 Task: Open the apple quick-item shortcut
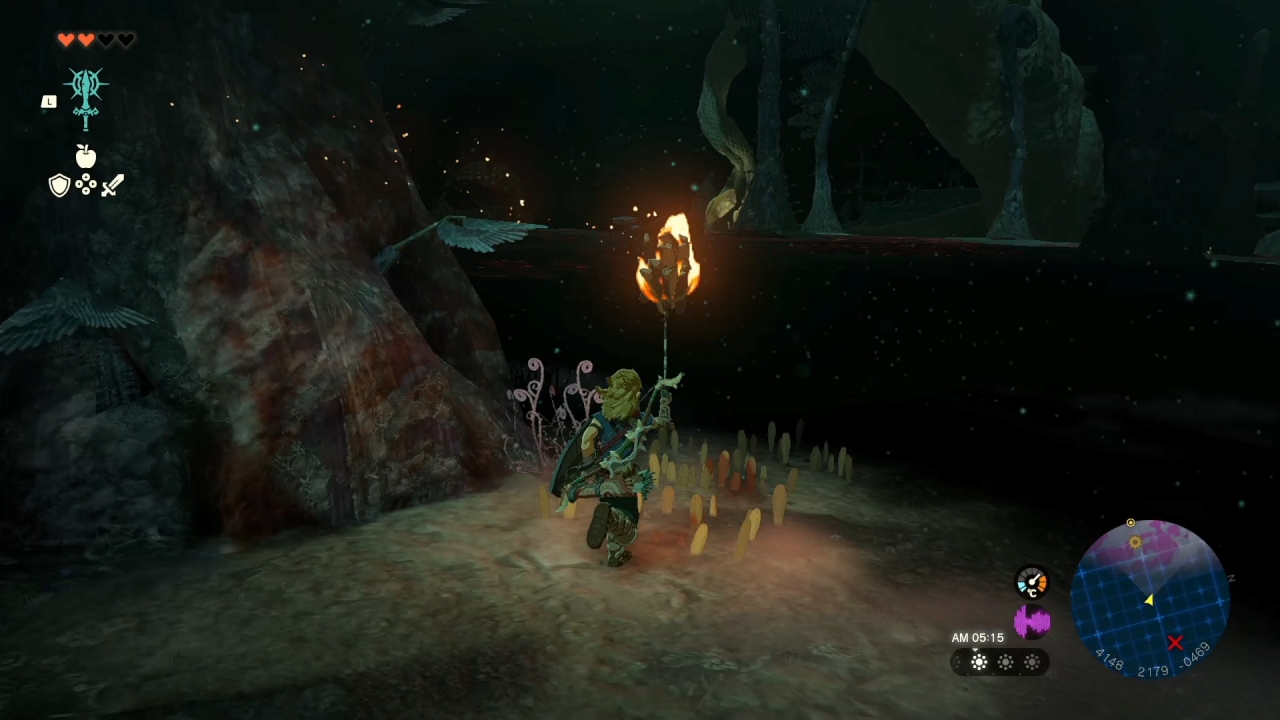point(86,156)
